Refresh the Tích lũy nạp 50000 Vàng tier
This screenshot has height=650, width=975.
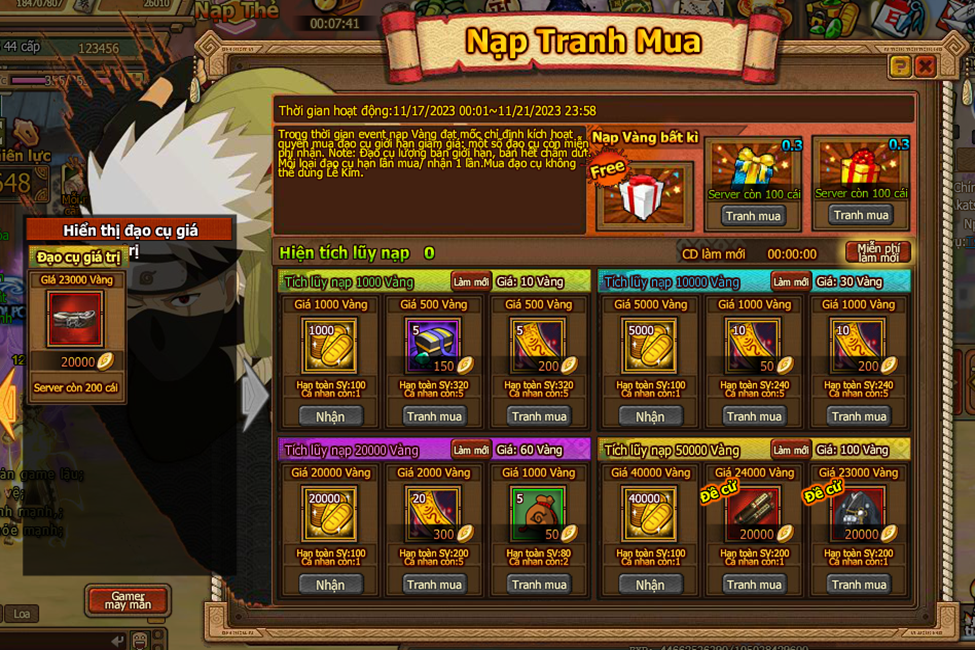(x=790, y=450)
